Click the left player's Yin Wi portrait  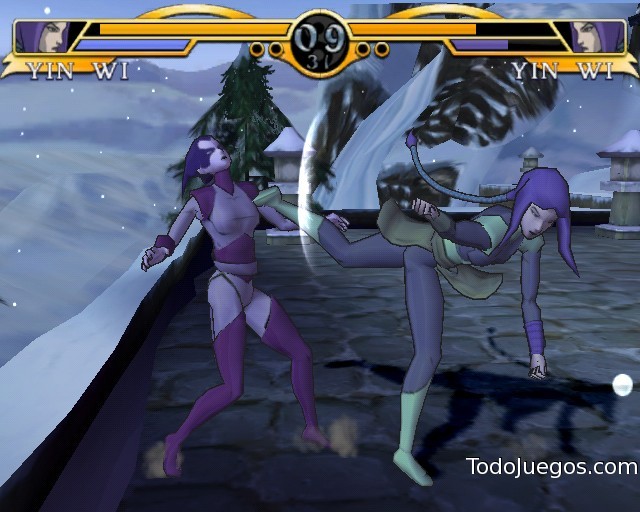44,37
